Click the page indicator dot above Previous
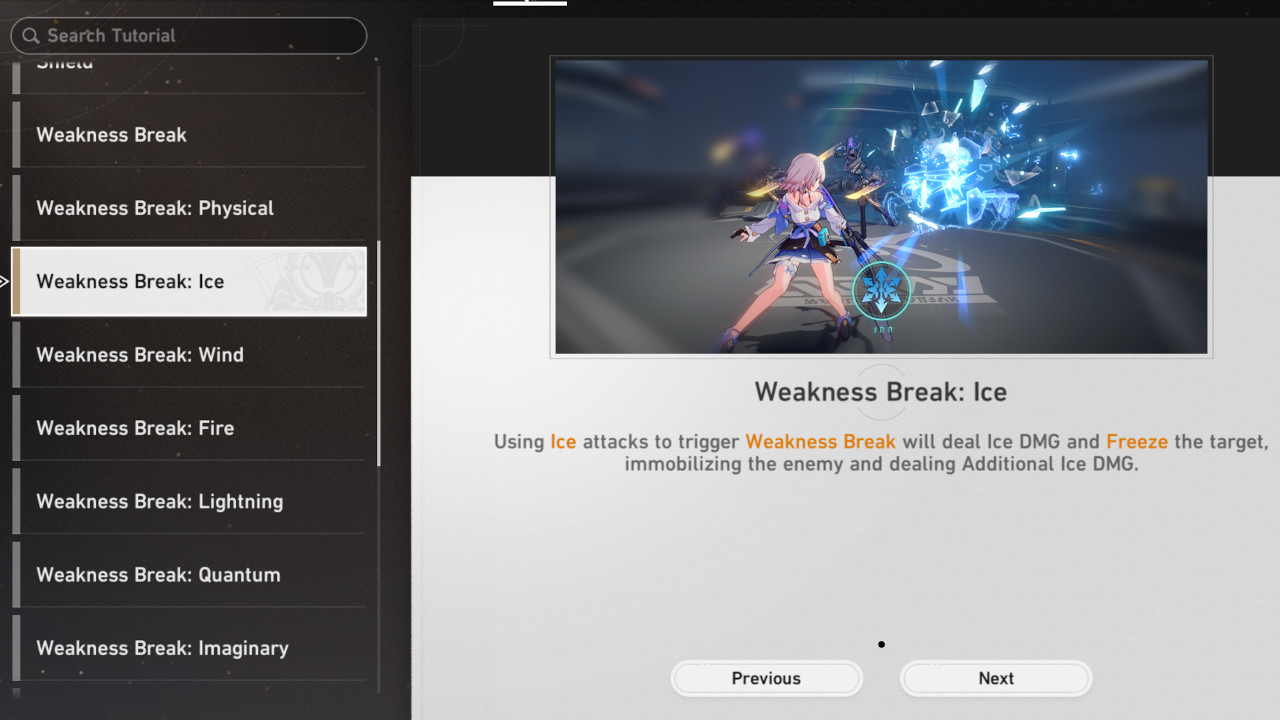 click(880, 644)
